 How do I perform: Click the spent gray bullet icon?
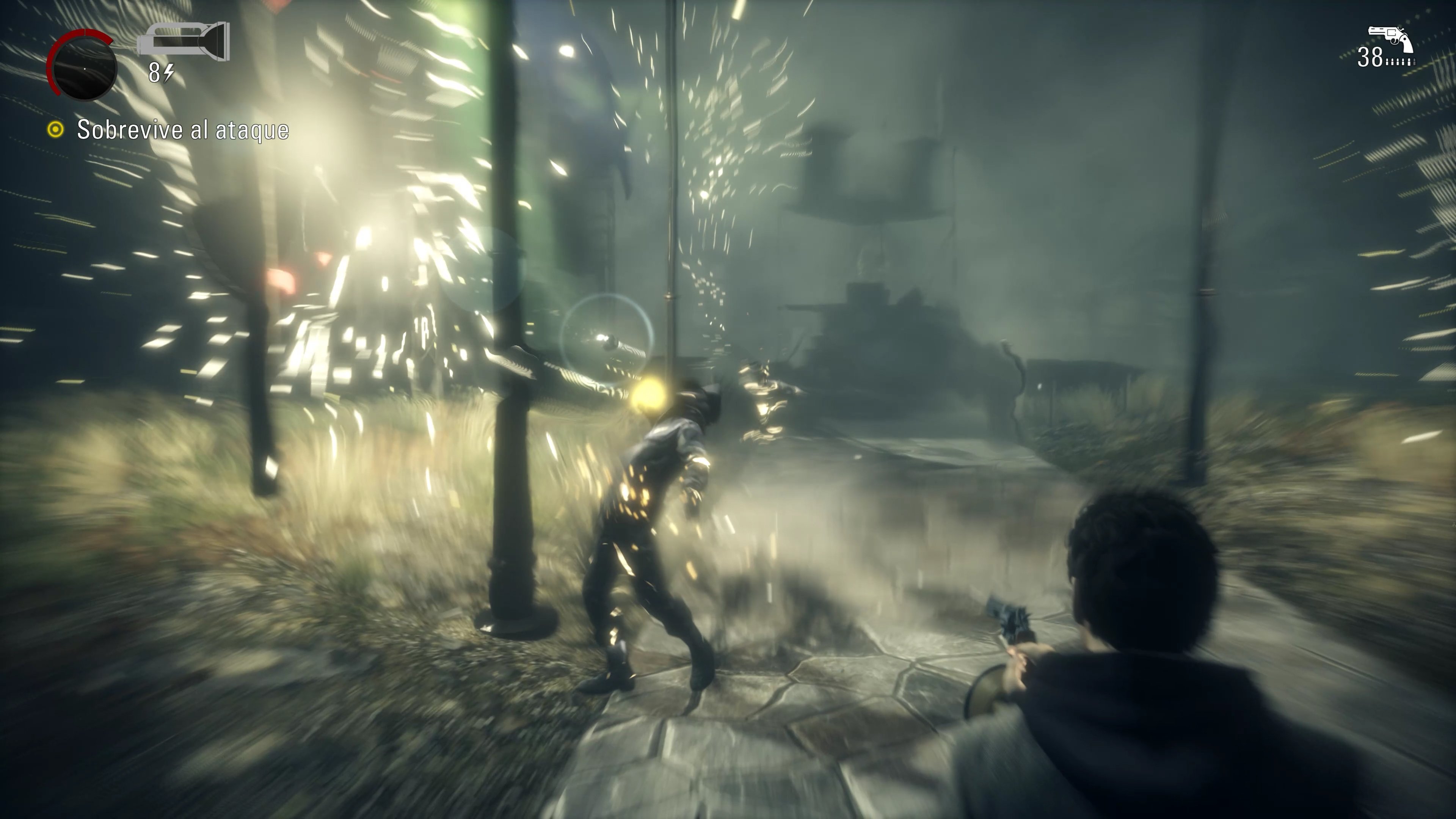point(1415,63)
